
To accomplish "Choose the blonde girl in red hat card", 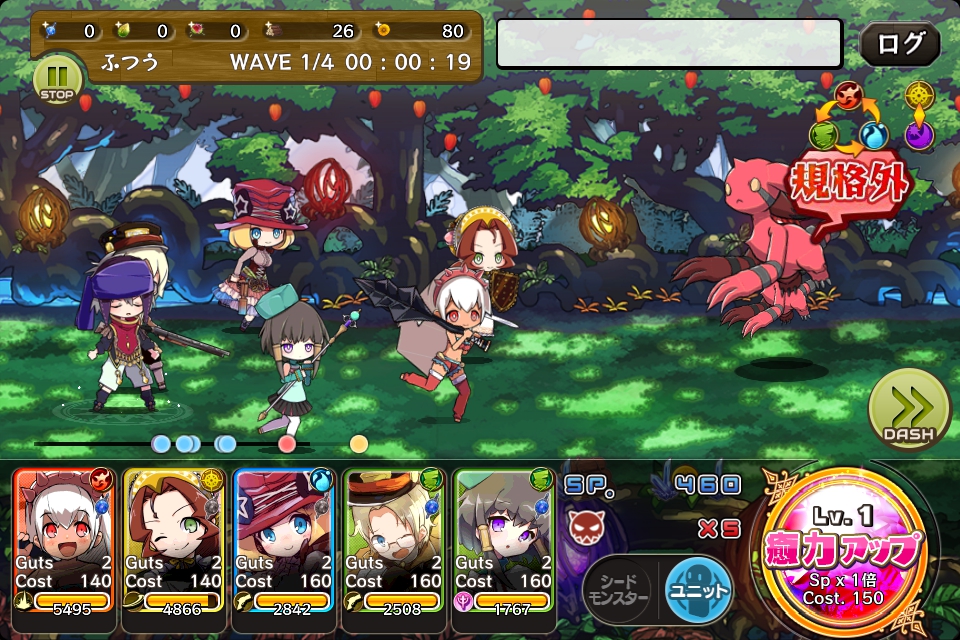I will point(284,539).
